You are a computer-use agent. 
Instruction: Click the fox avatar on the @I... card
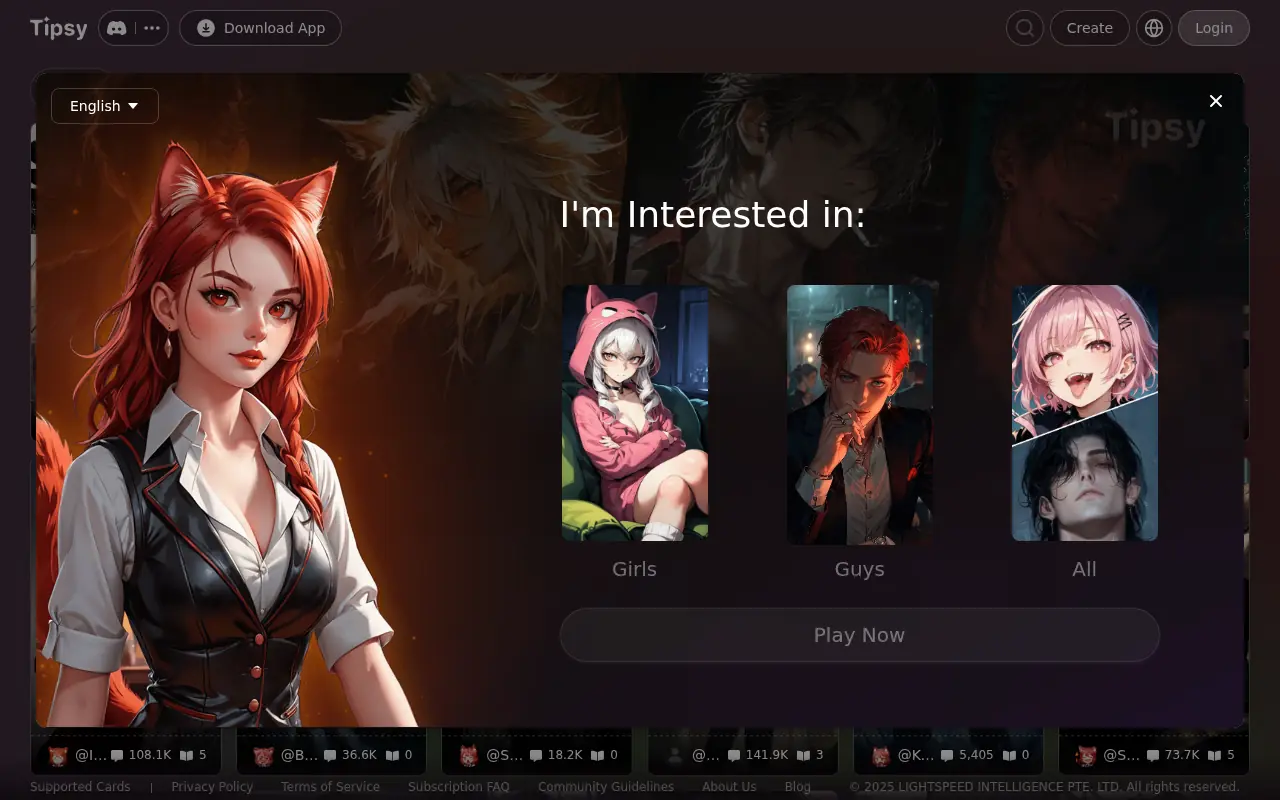pos(58,755)
